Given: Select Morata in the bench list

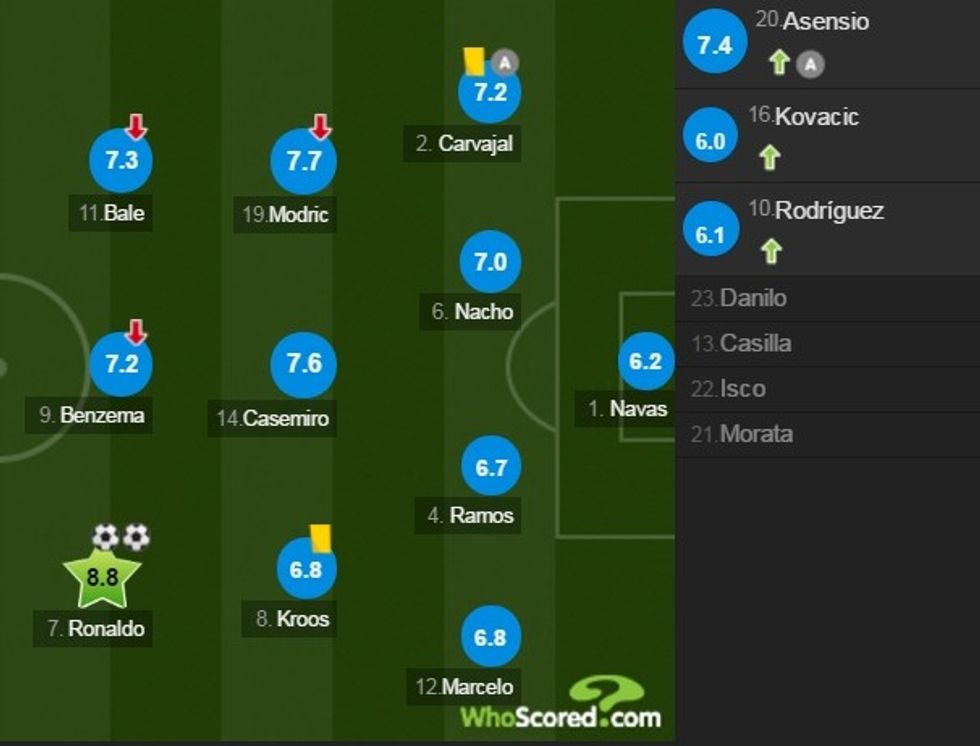Looking at the screenshot, I should (x=755, y=434).
